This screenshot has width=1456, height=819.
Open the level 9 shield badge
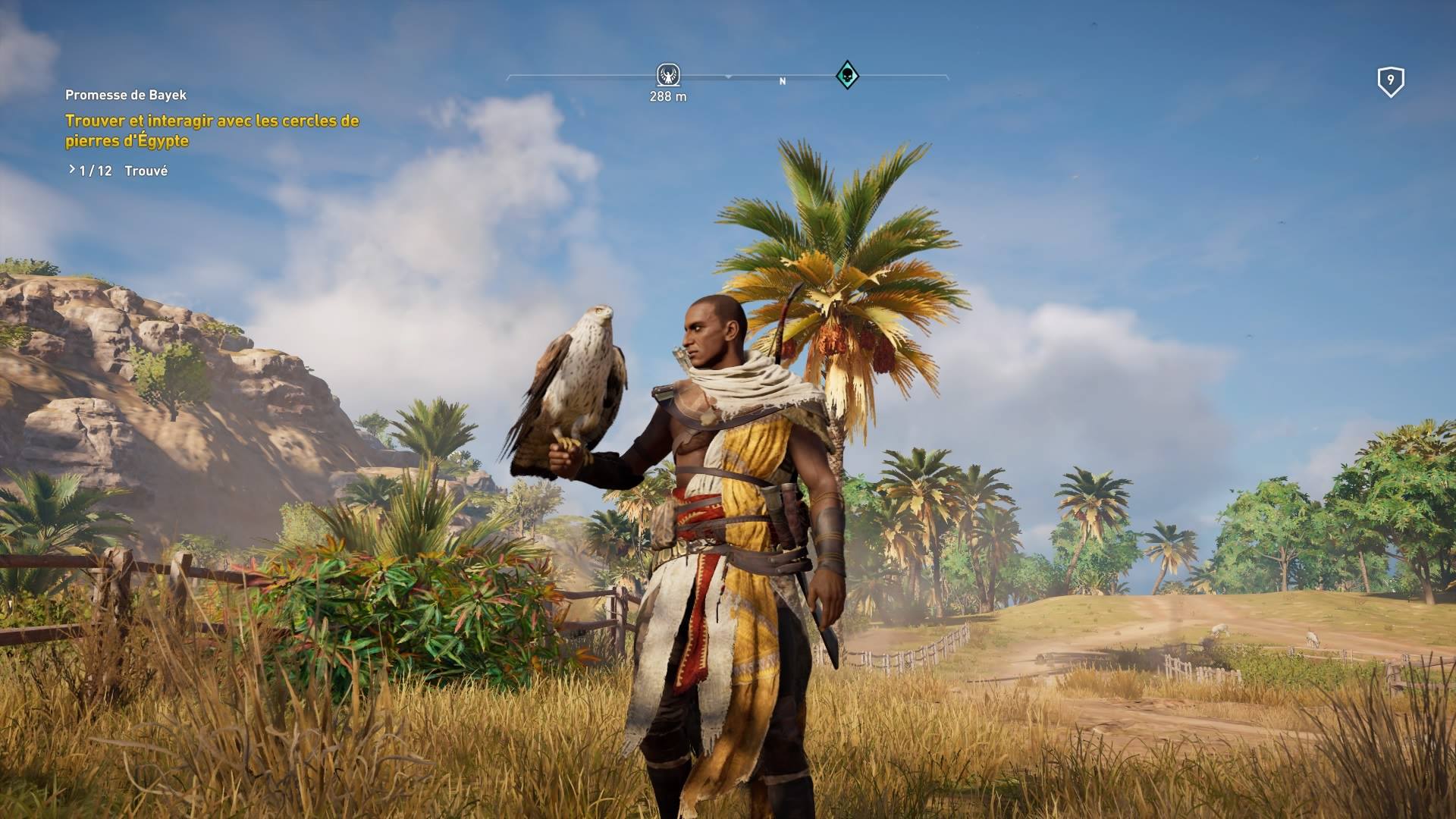pyautogui.click(x=1390, y=81)
